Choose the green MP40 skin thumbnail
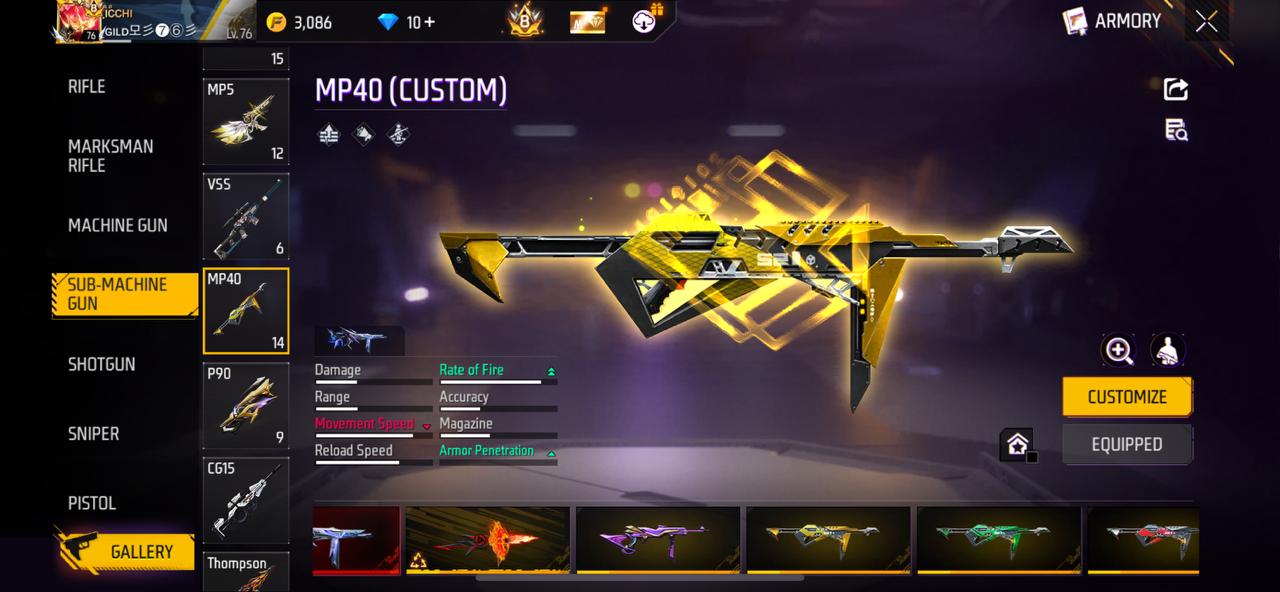Image resolution: width=1280 pixels, height=592 pixels. point(998,540)
